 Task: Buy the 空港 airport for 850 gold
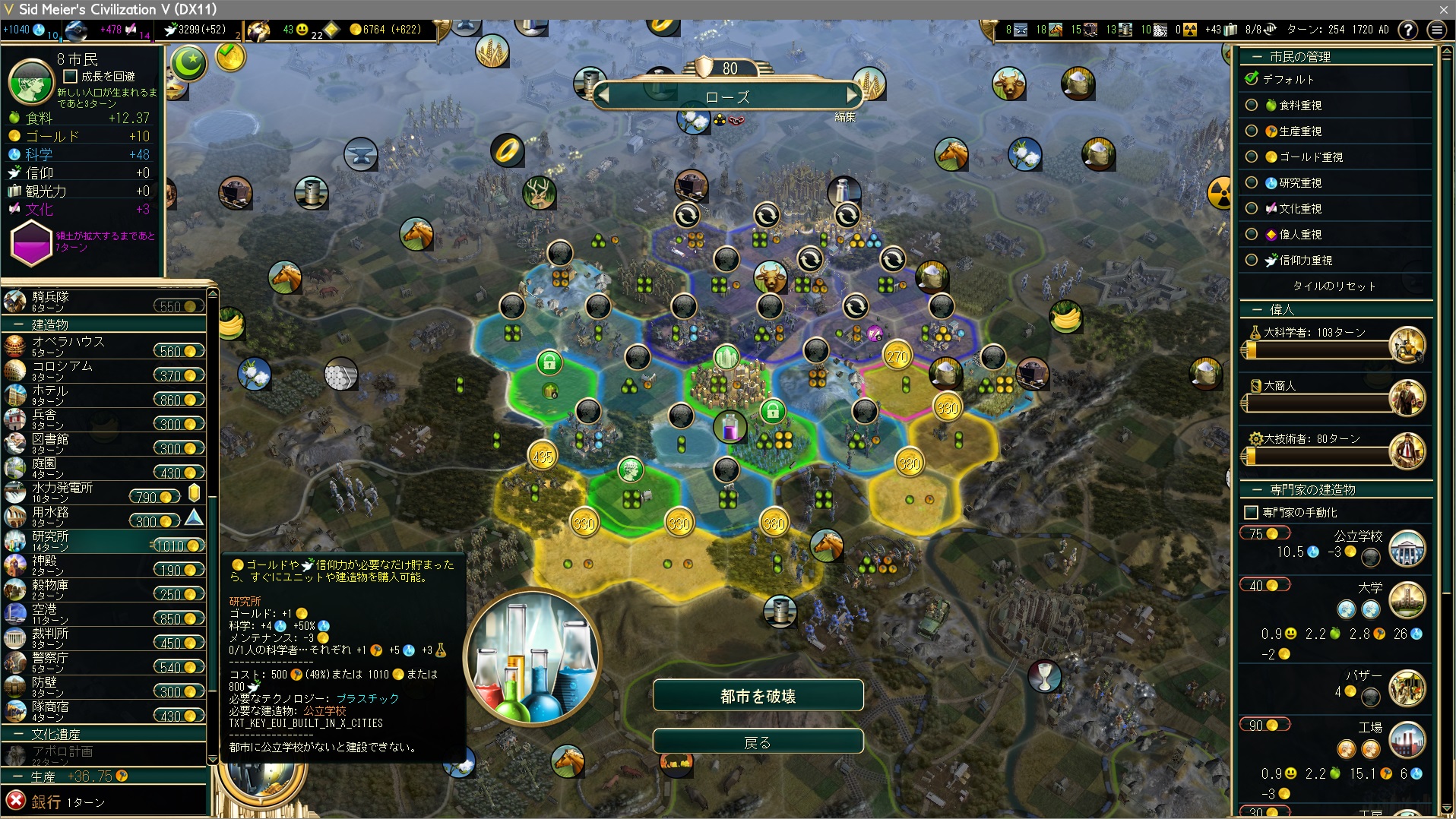coord(179,618)
